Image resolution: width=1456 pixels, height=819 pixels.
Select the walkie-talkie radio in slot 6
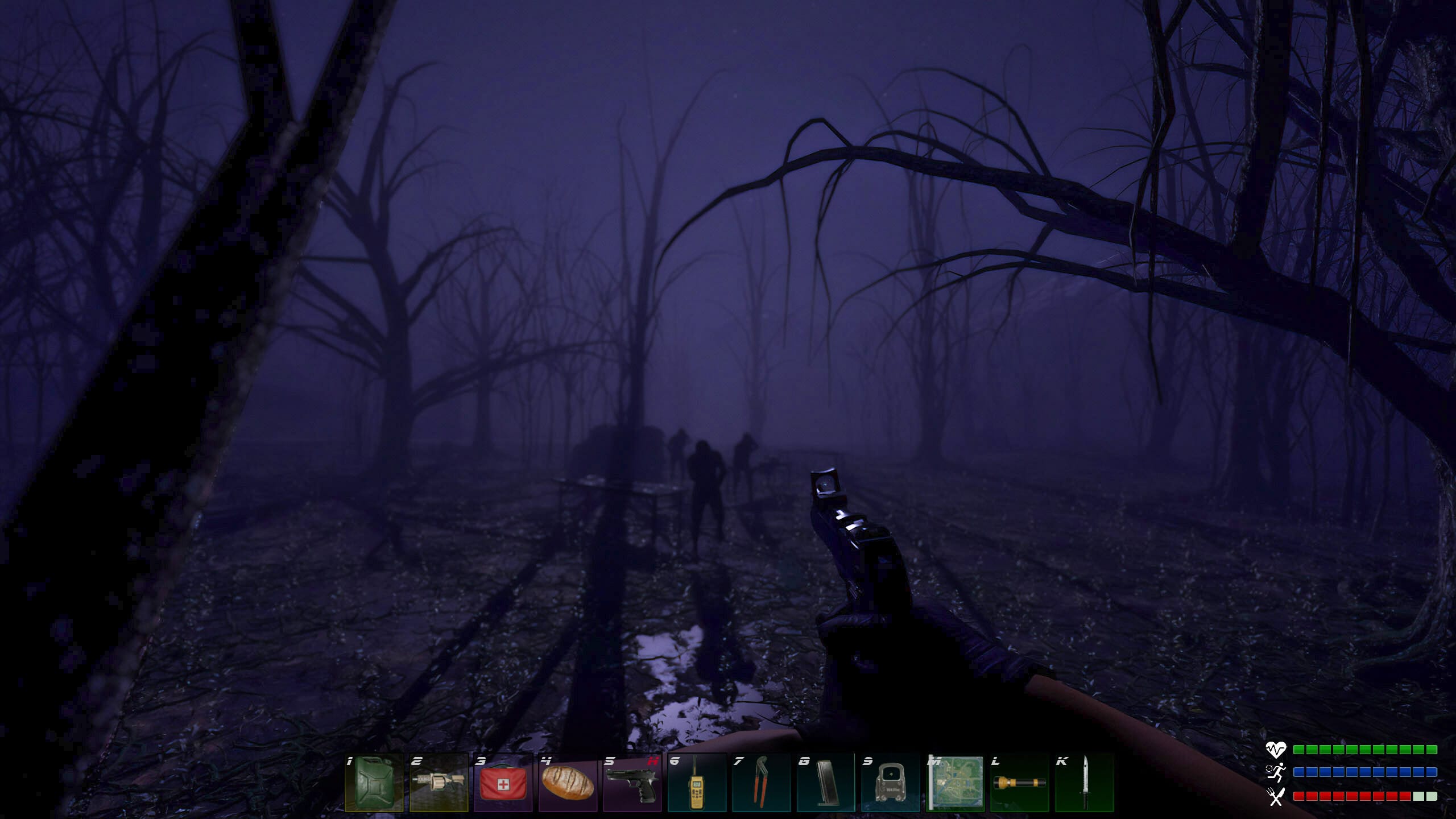tap(697, 792)
